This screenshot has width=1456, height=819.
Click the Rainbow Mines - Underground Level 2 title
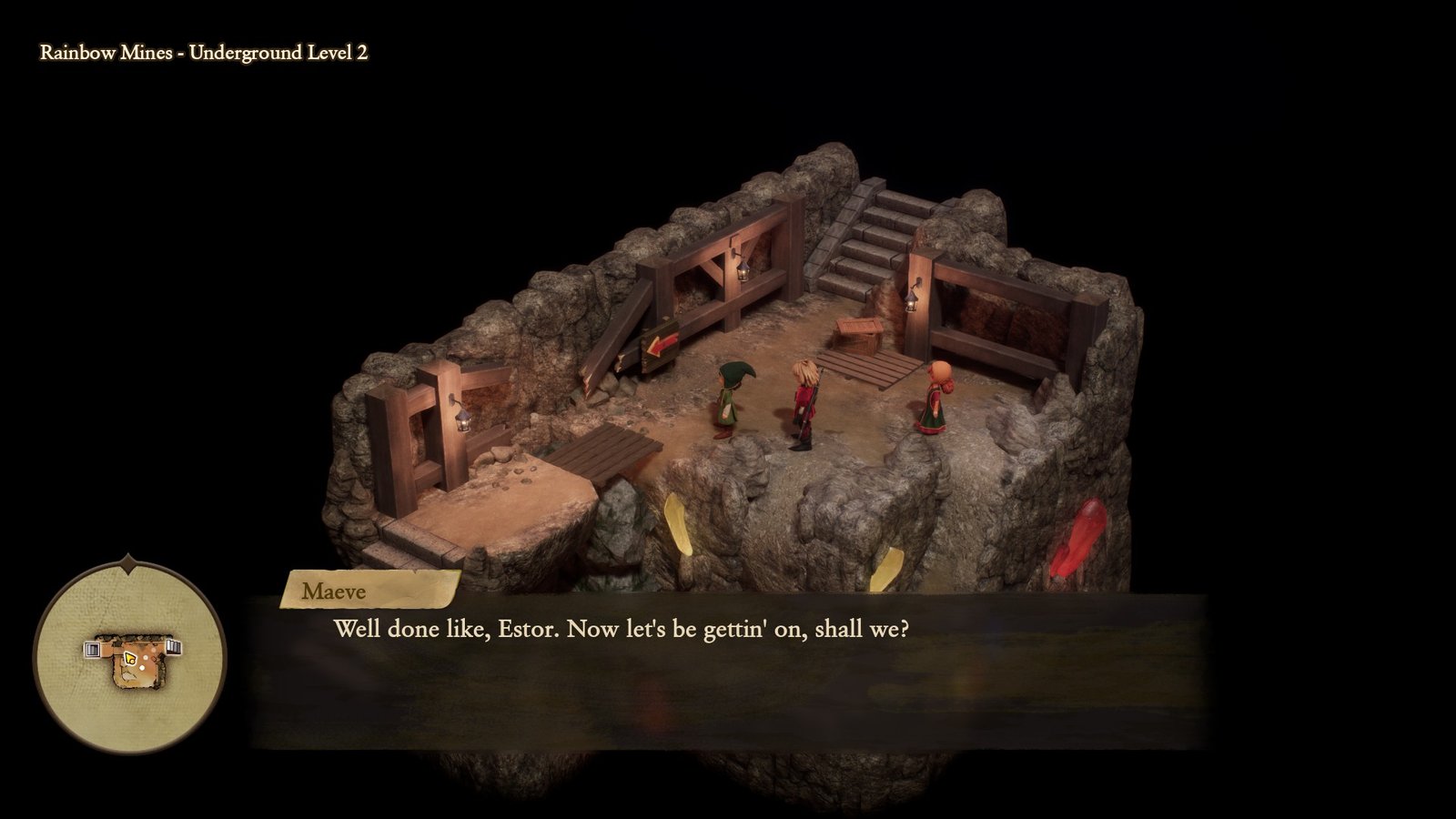(204, 53)
